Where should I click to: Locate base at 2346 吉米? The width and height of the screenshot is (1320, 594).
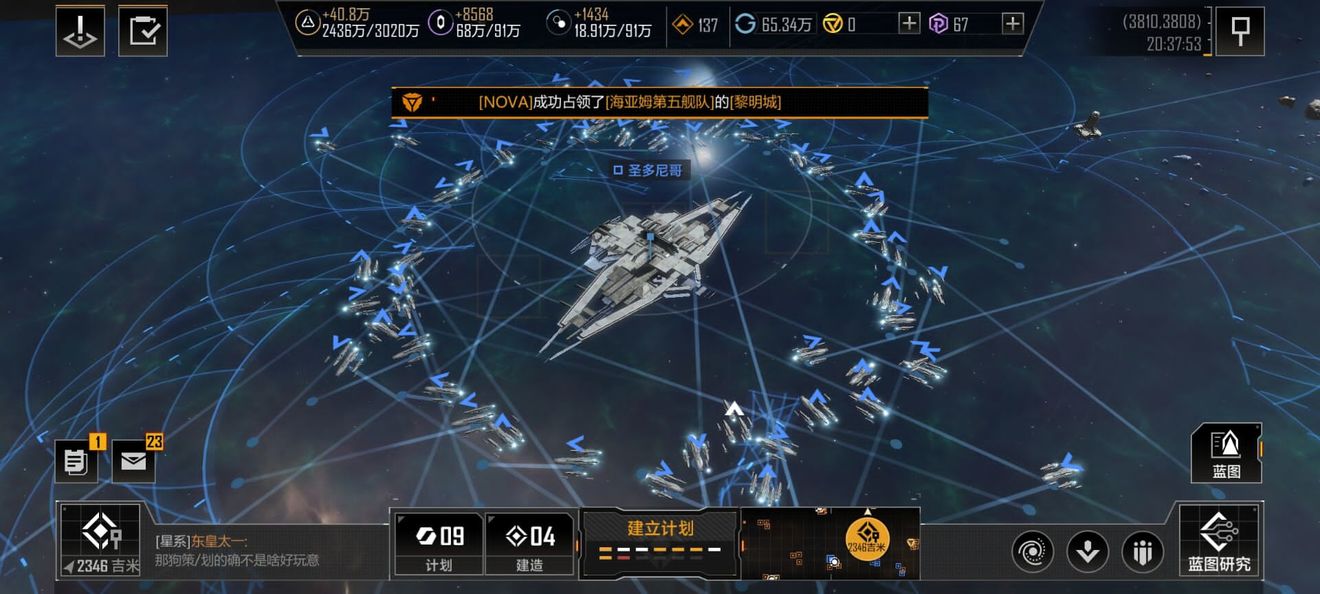99,541
